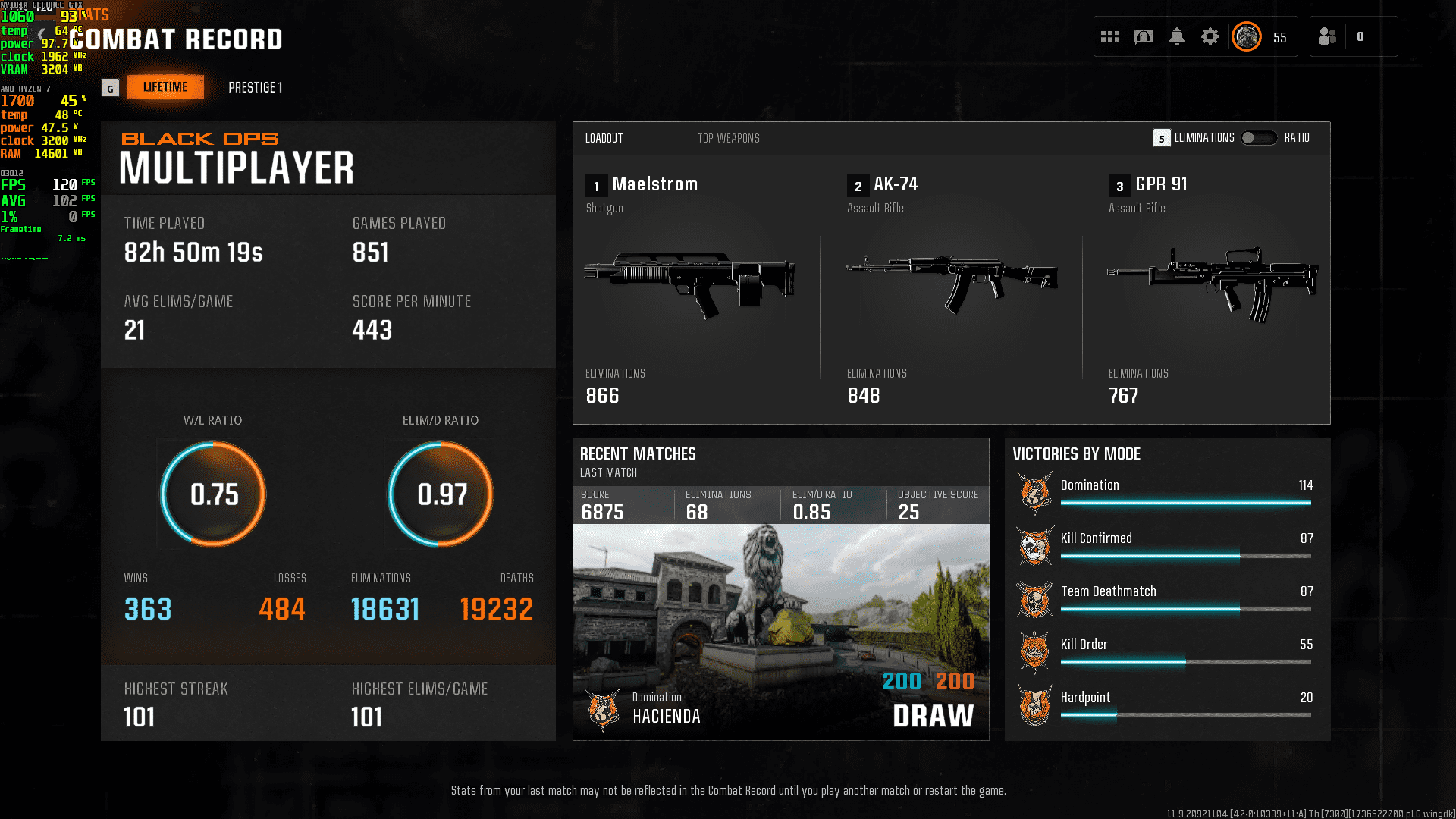Go back with the arrow beside Combat Record

tap(42, 36)
